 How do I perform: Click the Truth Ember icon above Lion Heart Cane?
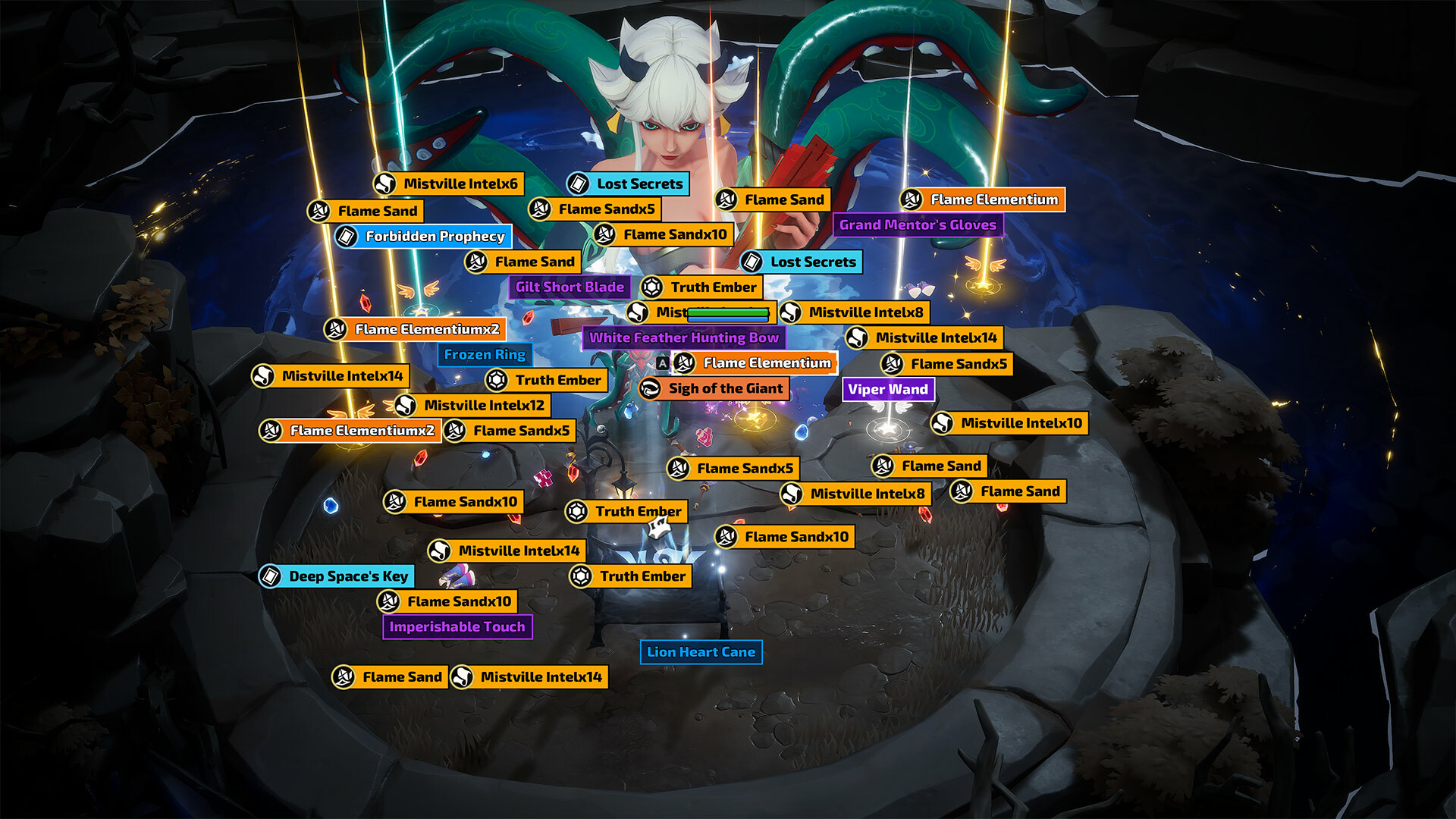click(581, 576)
